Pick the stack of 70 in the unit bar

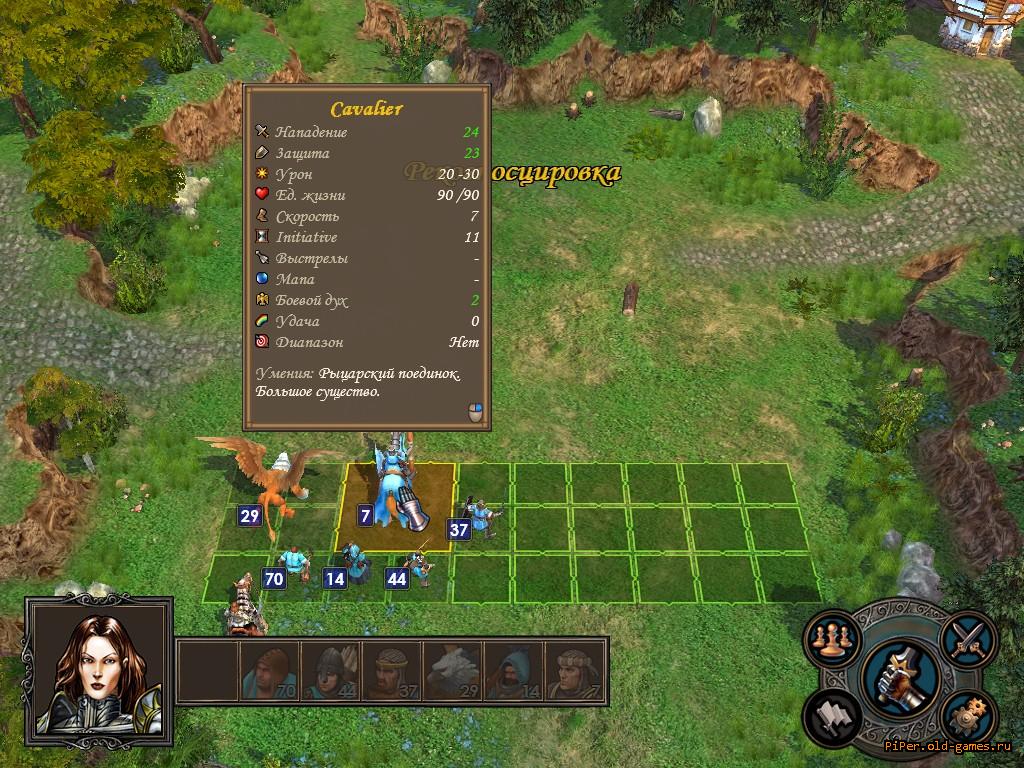click(269, 670)
